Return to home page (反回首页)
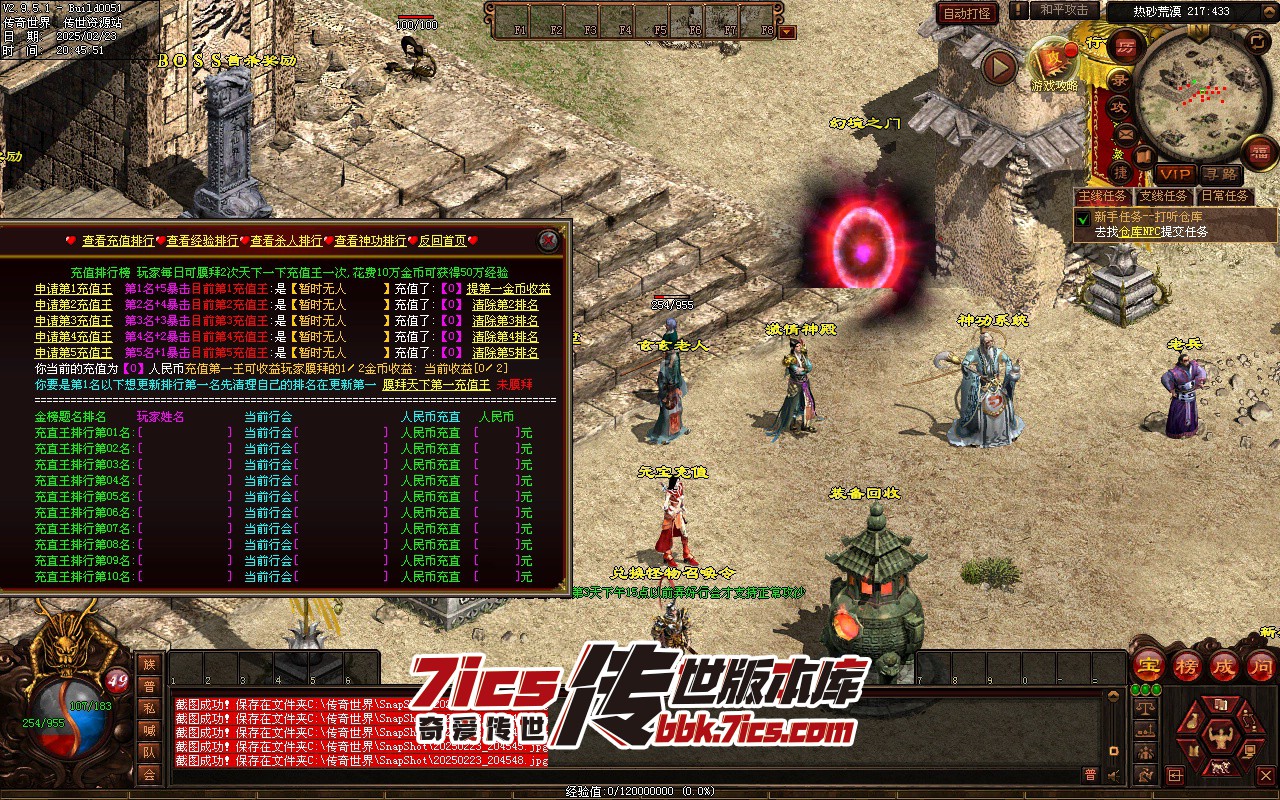The height and width of the screenshot is (800, 1280). [x=442, y=241]
